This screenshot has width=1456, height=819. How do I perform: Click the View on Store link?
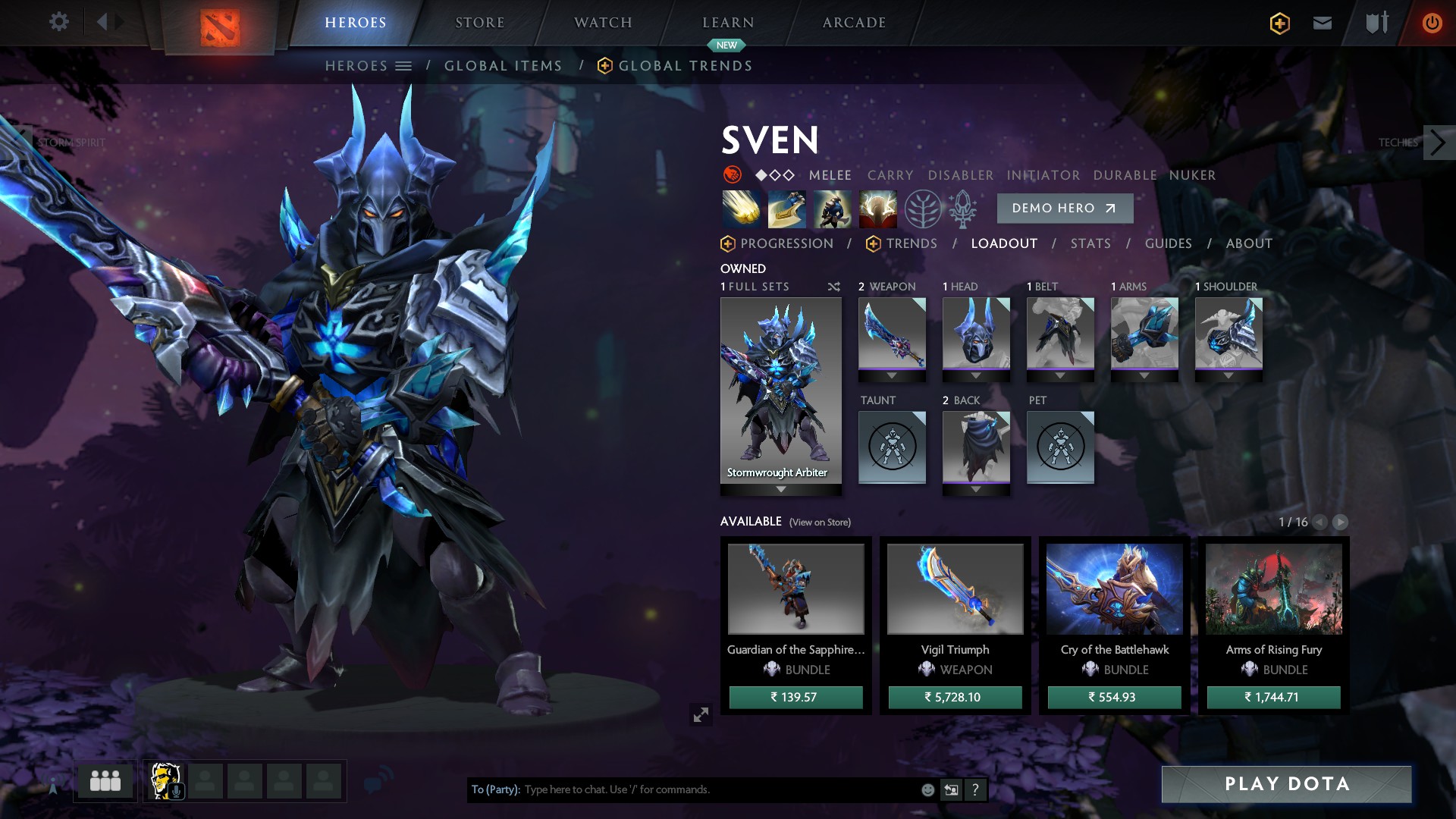819,522
